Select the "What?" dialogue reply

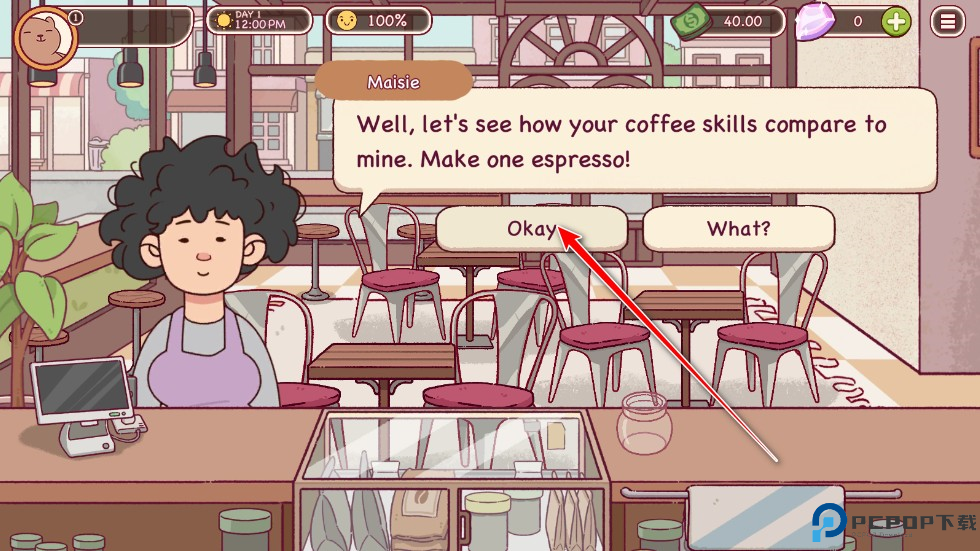pyautogui.click(x=738, y=229)
